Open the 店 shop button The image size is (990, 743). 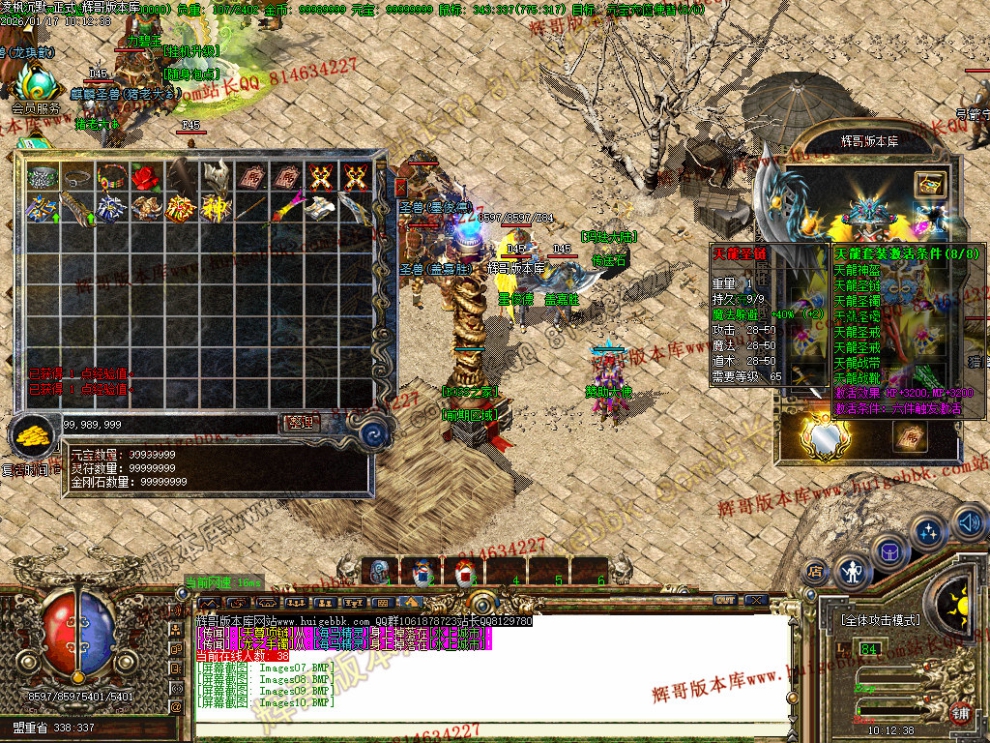815,573
